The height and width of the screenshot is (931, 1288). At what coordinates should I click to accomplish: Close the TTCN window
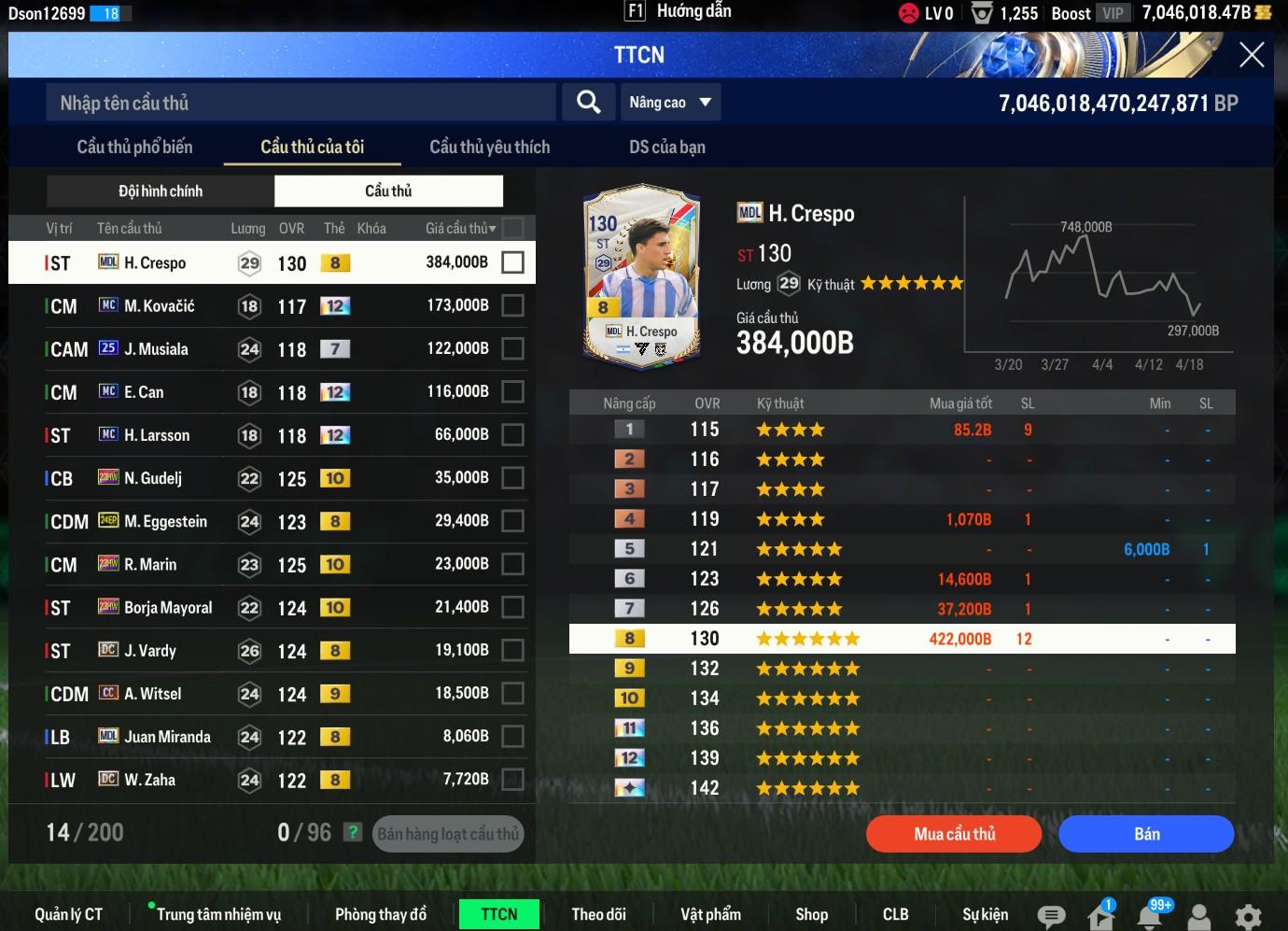click(1251, 55)
